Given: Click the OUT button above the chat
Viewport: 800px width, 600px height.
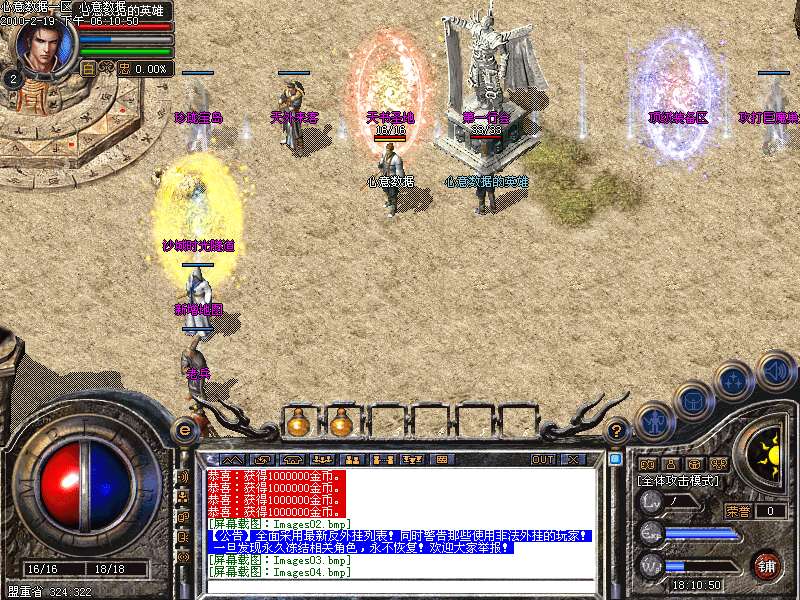Looking at the screenshot, I should pos(543,459).
